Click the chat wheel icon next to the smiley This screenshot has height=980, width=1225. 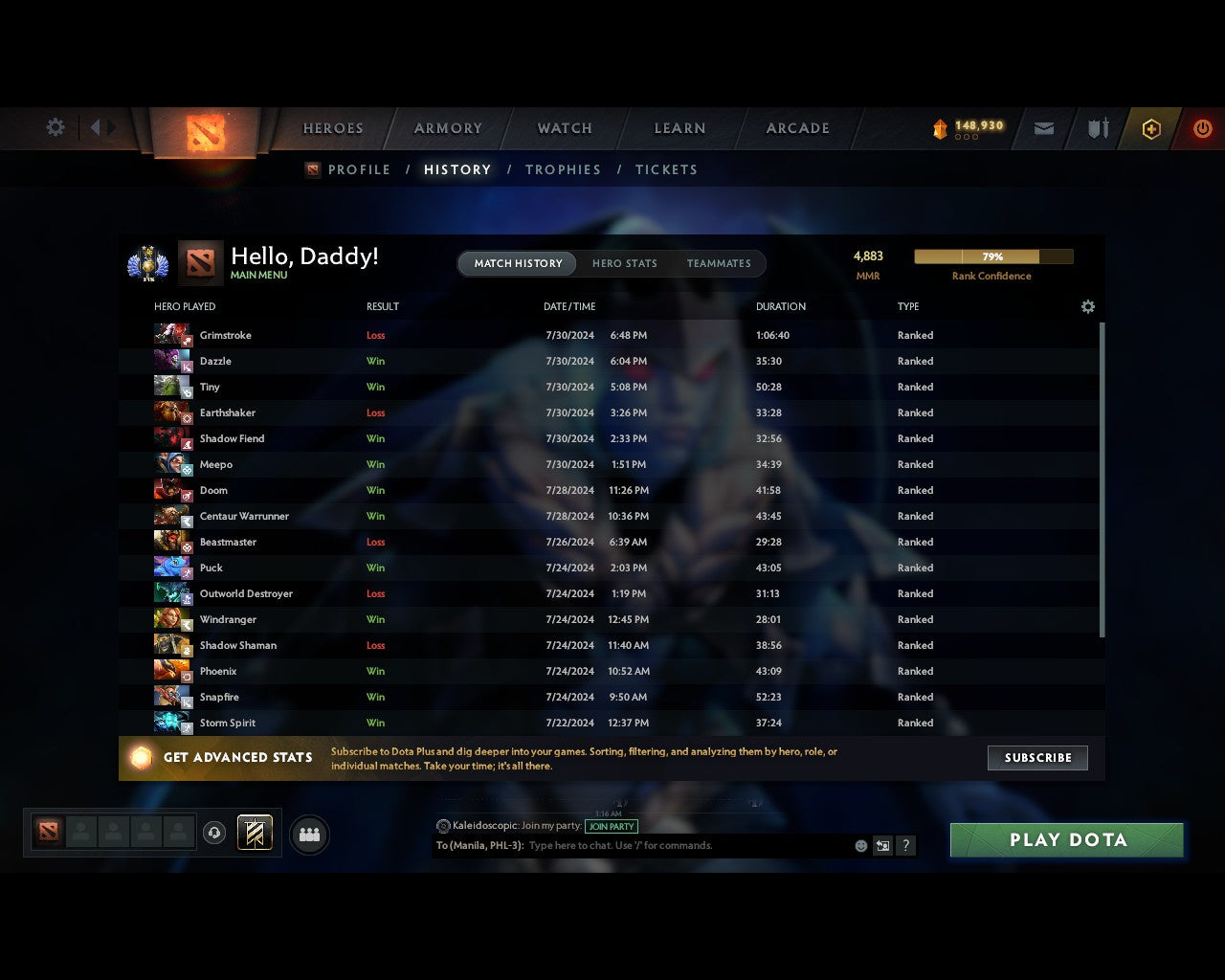(882, 846)
